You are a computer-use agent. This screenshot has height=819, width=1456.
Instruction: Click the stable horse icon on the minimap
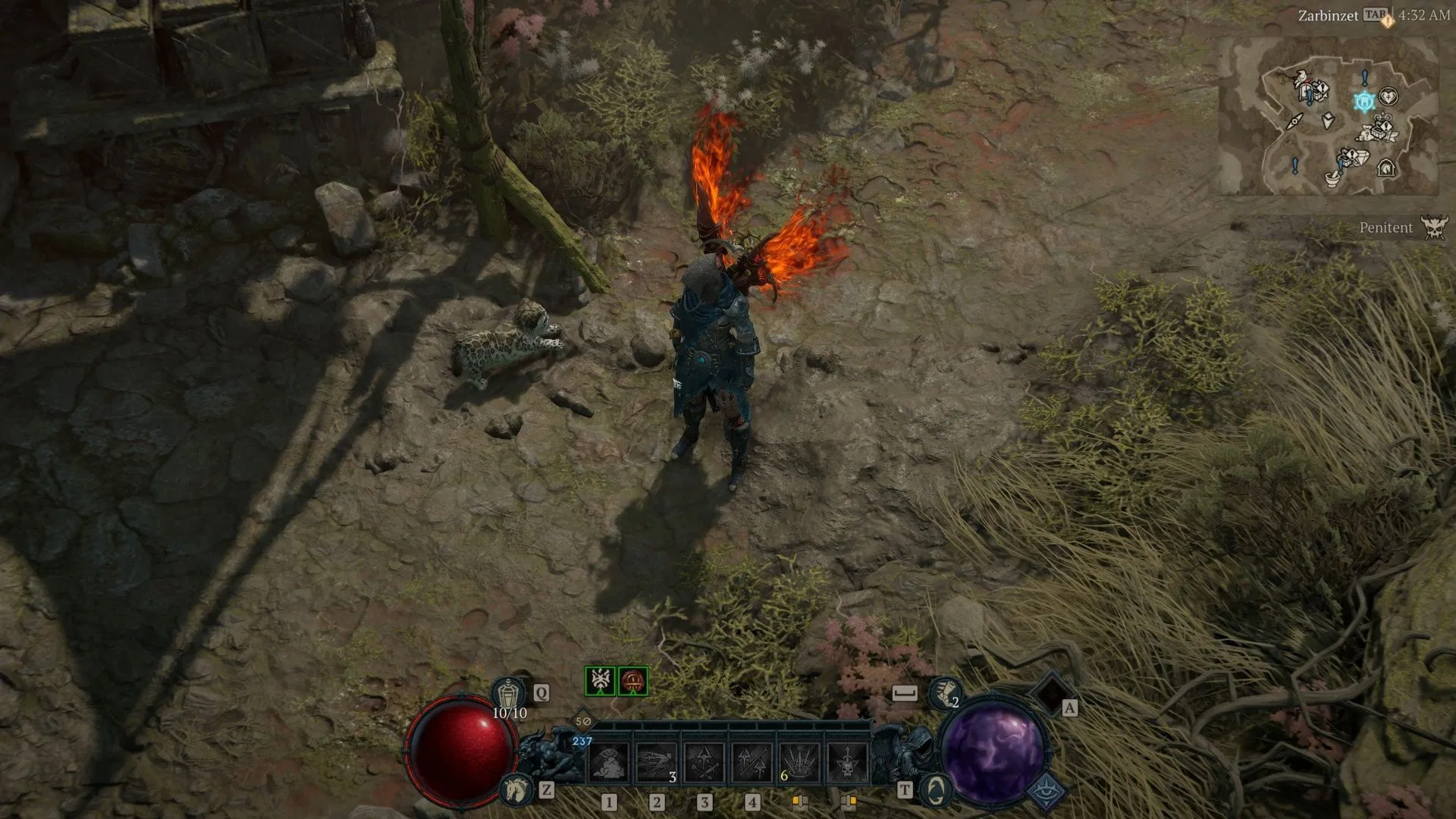(x=1386, y=168)
